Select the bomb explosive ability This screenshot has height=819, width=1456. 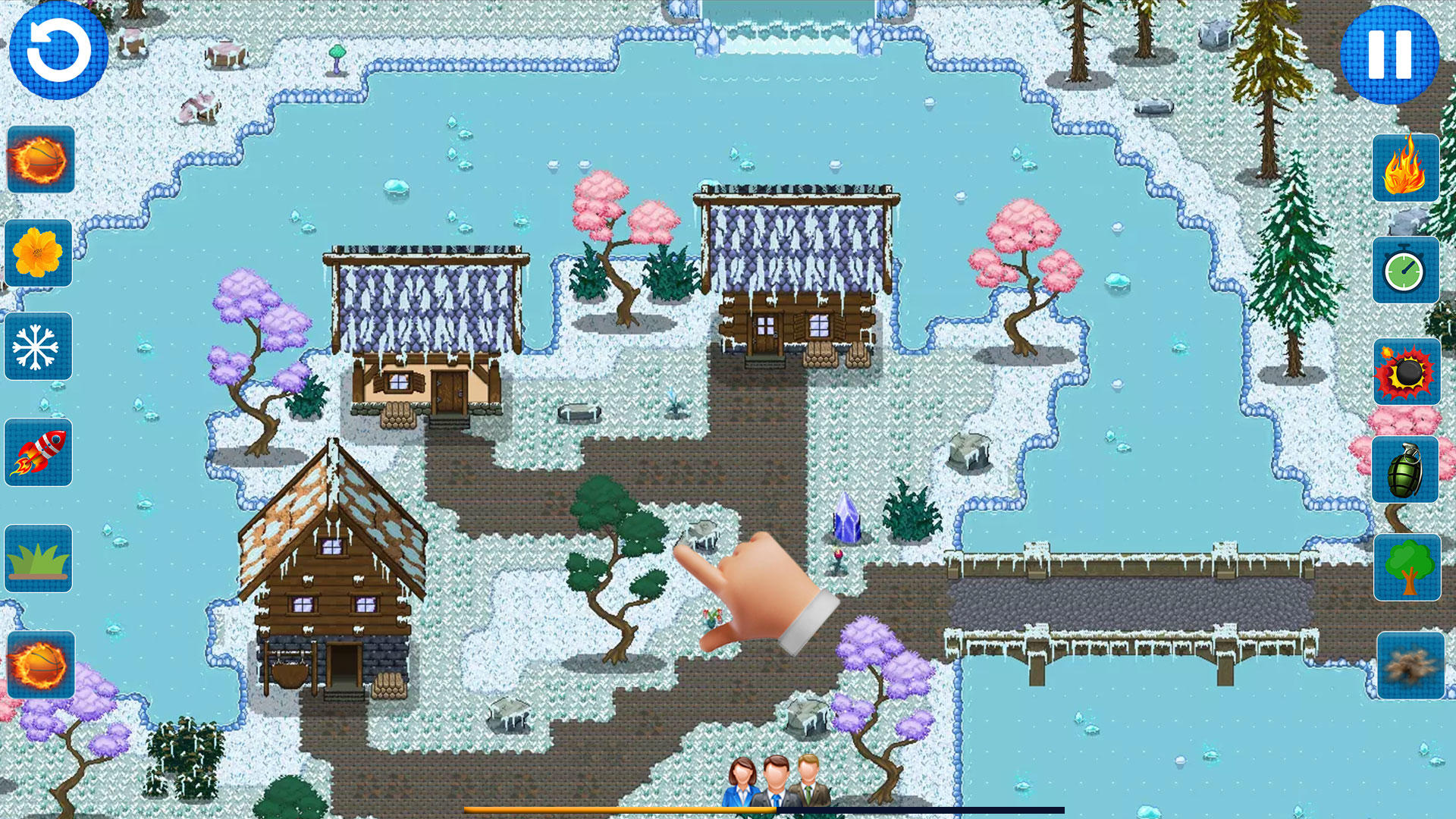tap(1406, 370)
